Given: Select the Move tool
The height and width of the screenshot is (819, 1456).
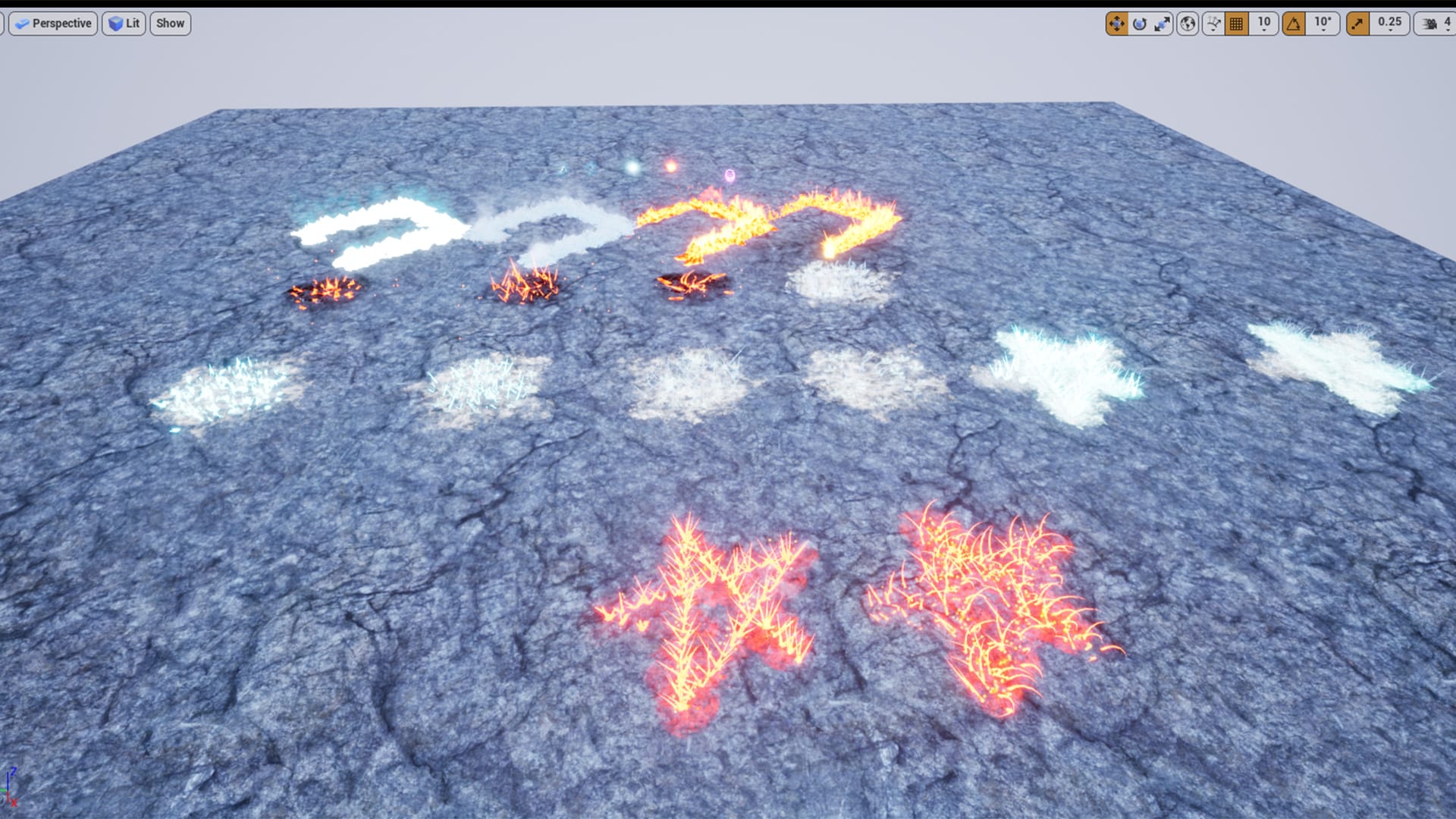Looking at the screenshot, I should click(1118, 24).
